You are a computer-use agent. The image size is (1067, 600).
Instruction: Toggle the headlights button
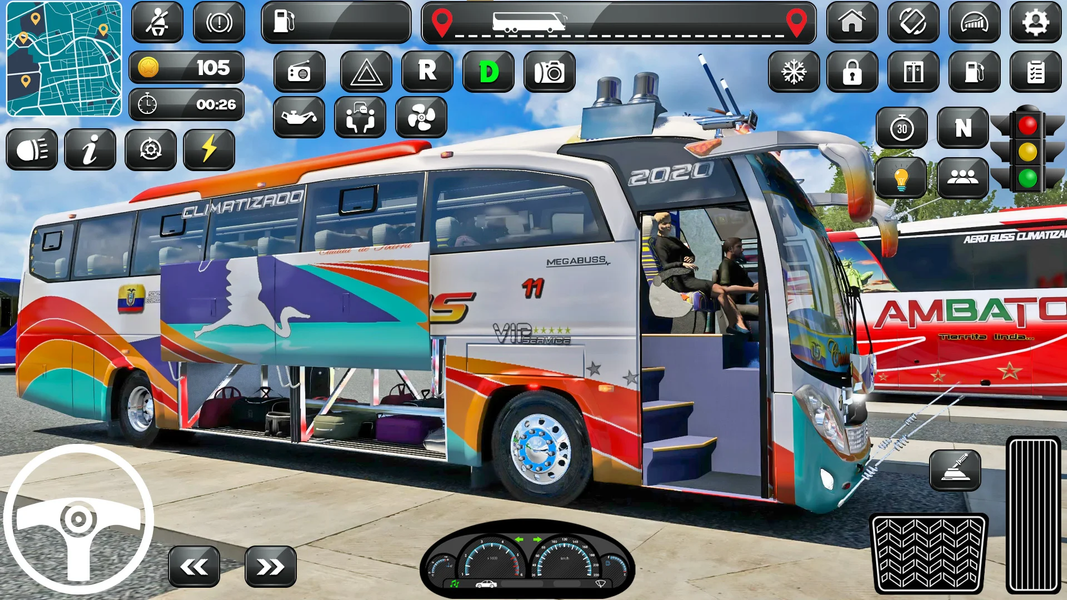tap(31, 150)
